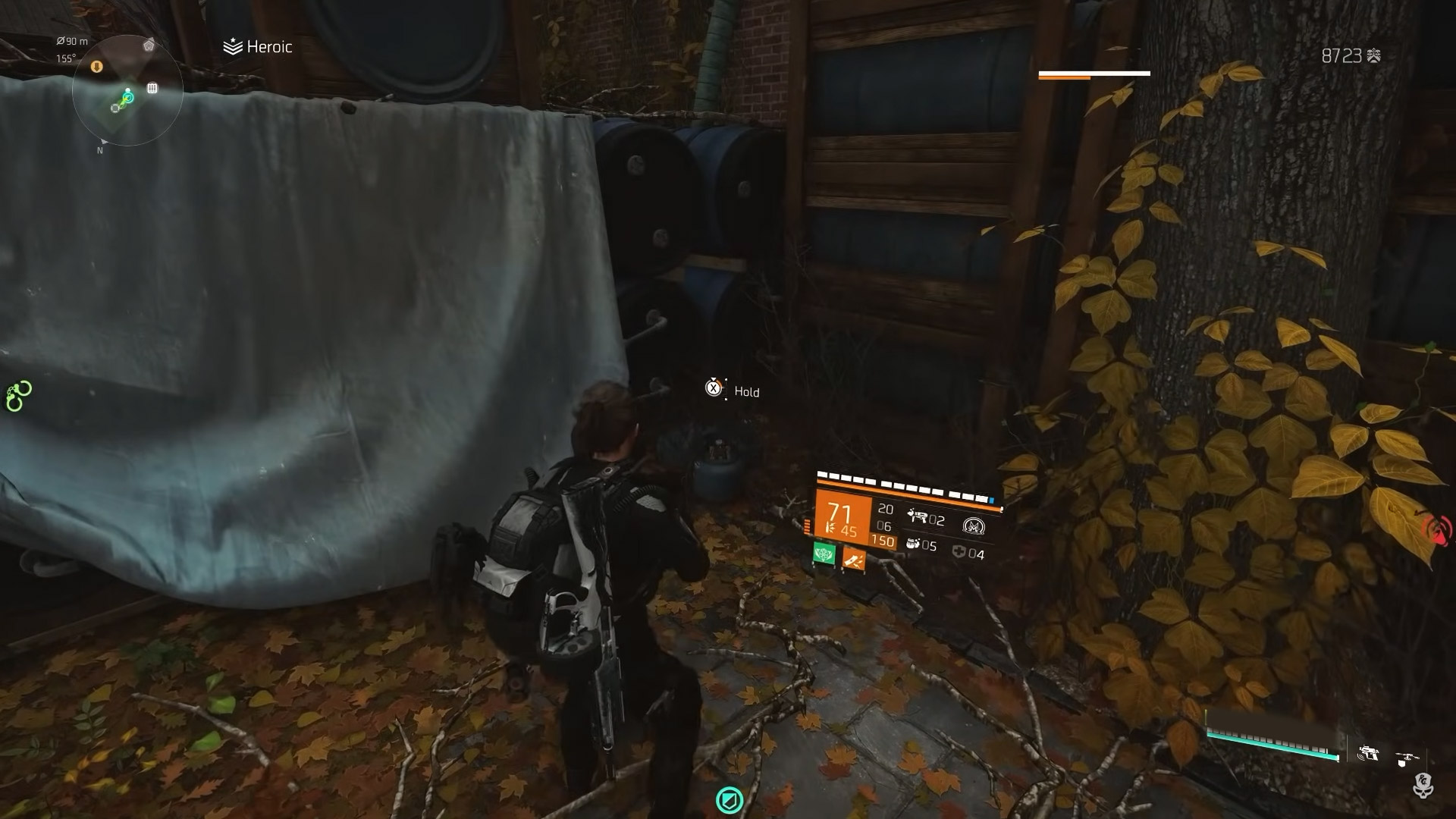Select the orange bullet buff icon
Image resolution: width=1456 pixels, height=819 pixels.
point(854,560)
